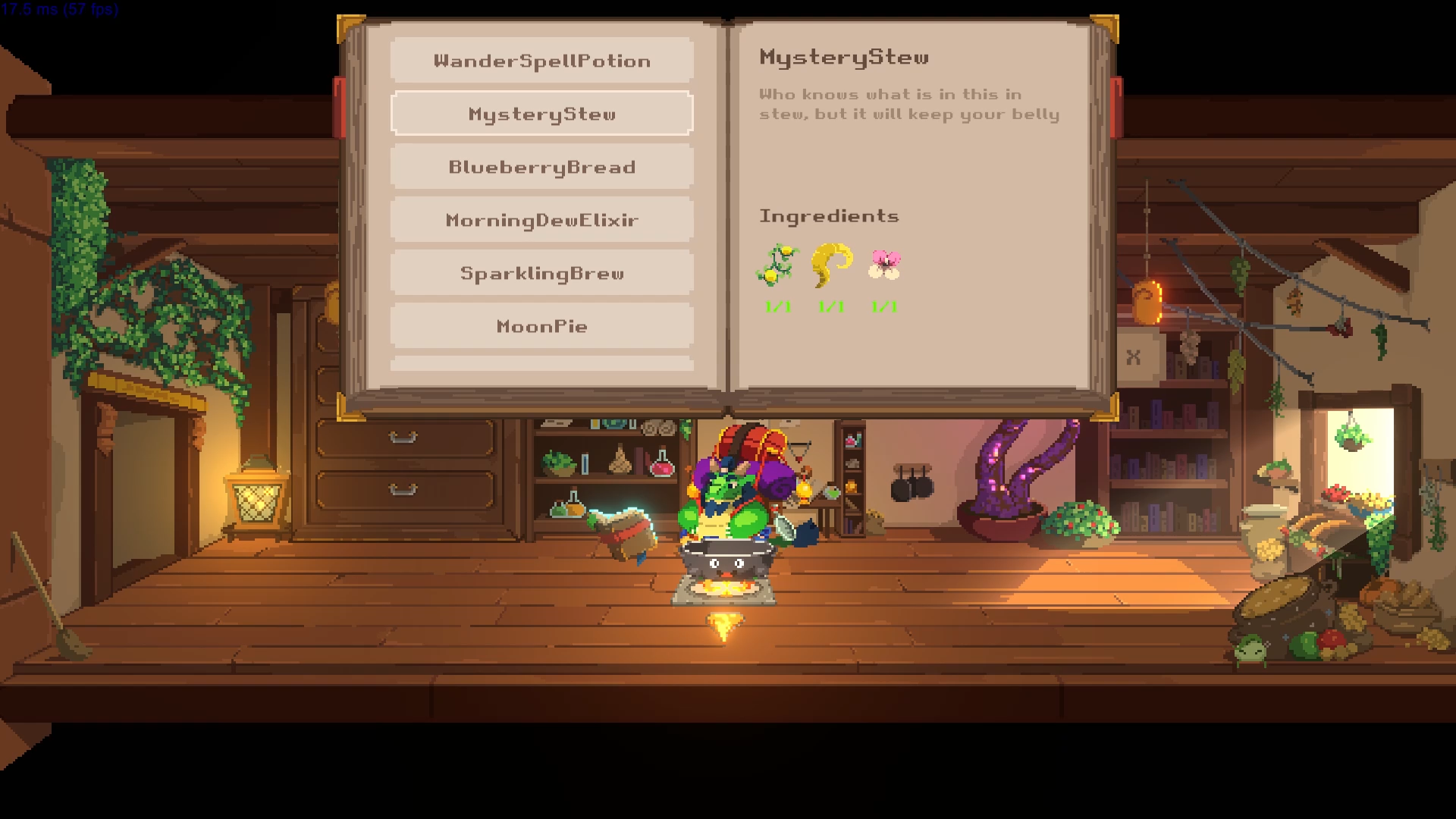Select the SparklingBrew recipe

point(541,273)
